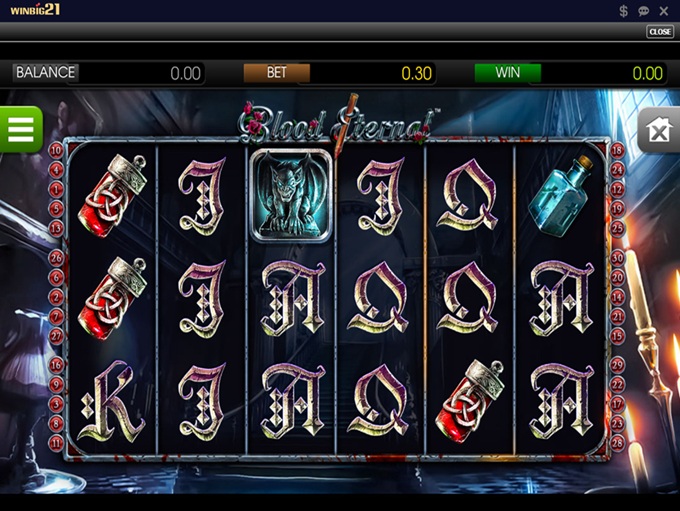Select the BET label
Image resolution: width=680 pixels, height=511 pixels.
[x=277, y=73]
